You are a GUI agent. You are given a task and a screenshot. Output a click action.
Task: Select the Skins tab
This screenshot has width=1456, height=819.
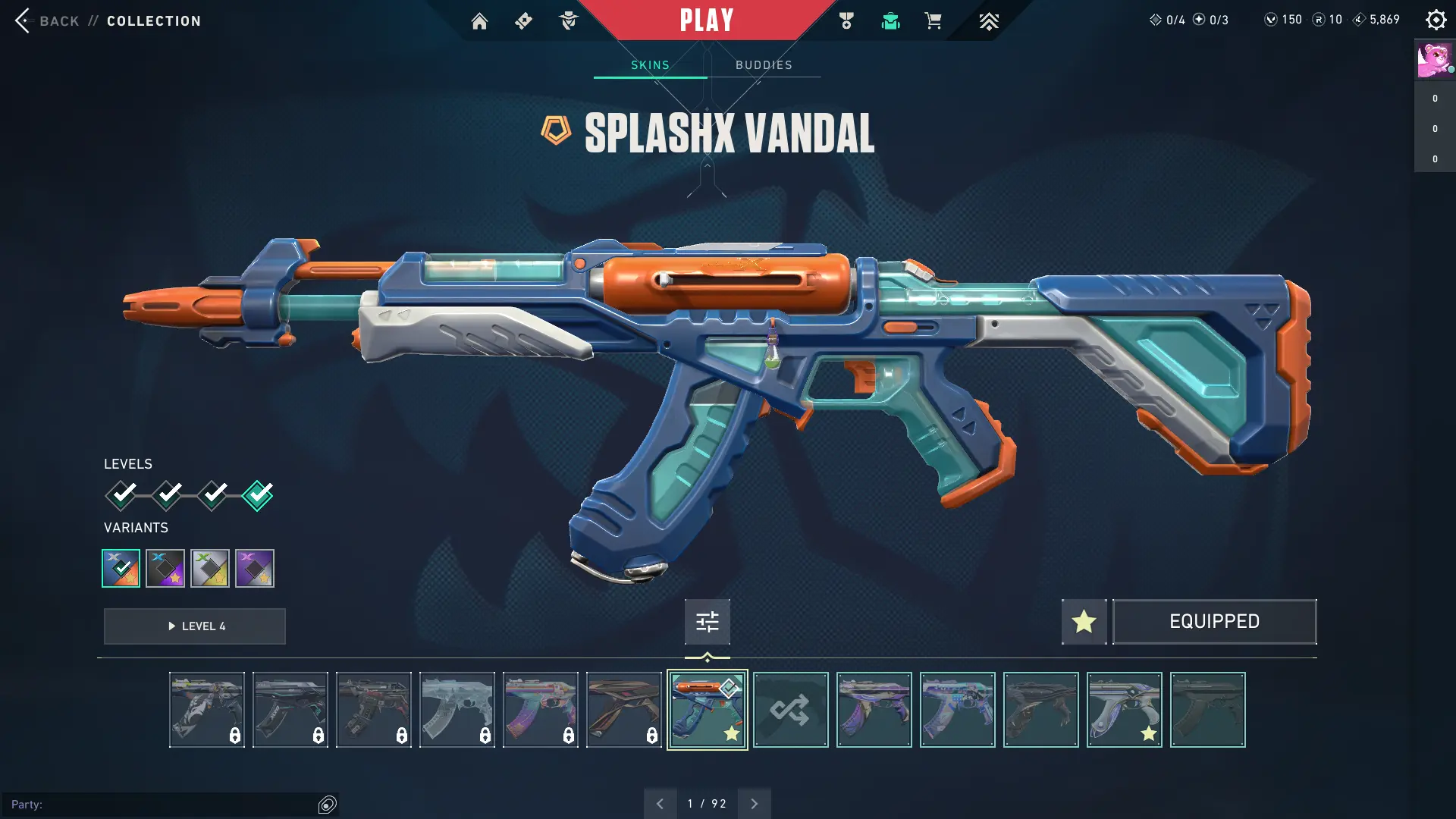pos(650,65)
